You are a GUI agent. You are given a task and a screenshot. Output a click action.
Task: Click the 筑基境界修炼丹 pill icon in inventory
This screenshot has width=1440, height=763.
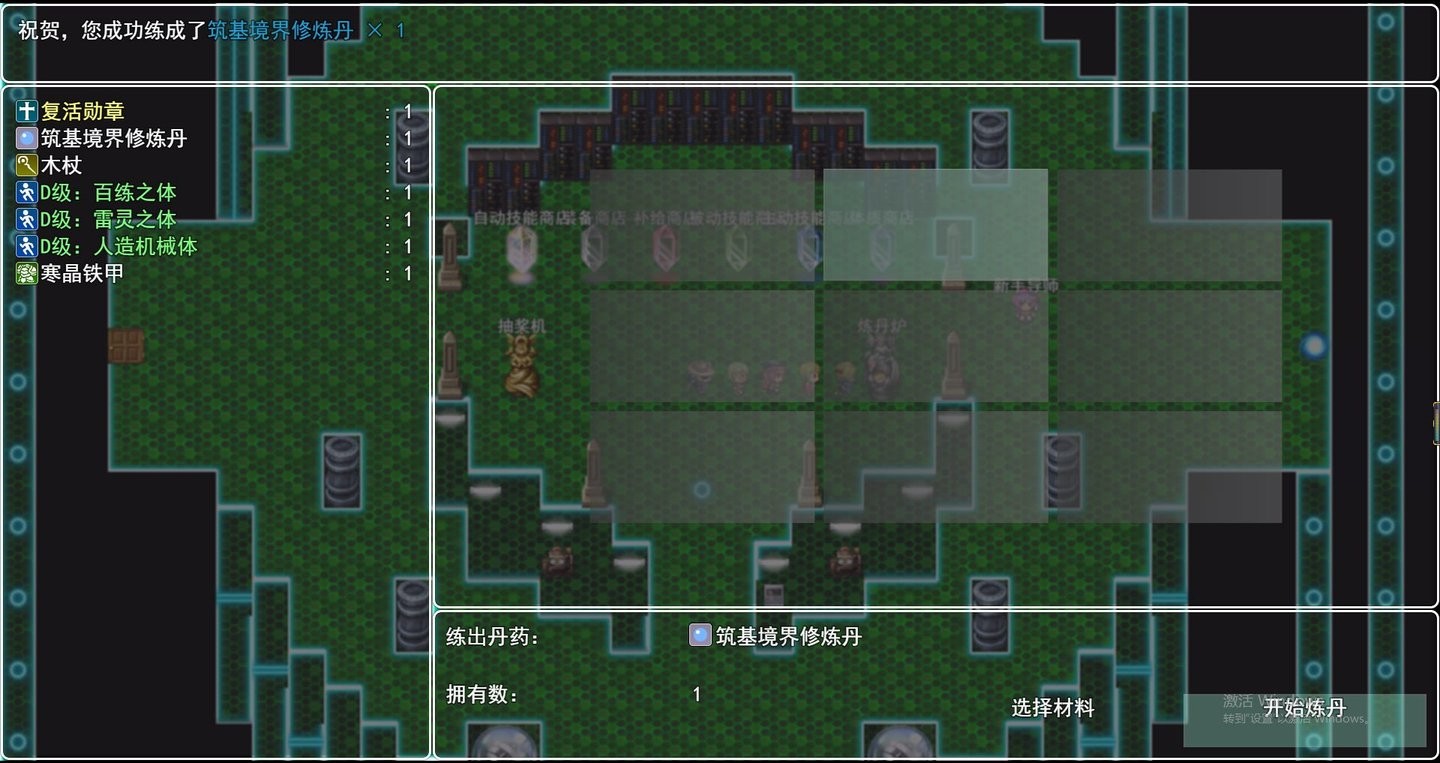24,137
